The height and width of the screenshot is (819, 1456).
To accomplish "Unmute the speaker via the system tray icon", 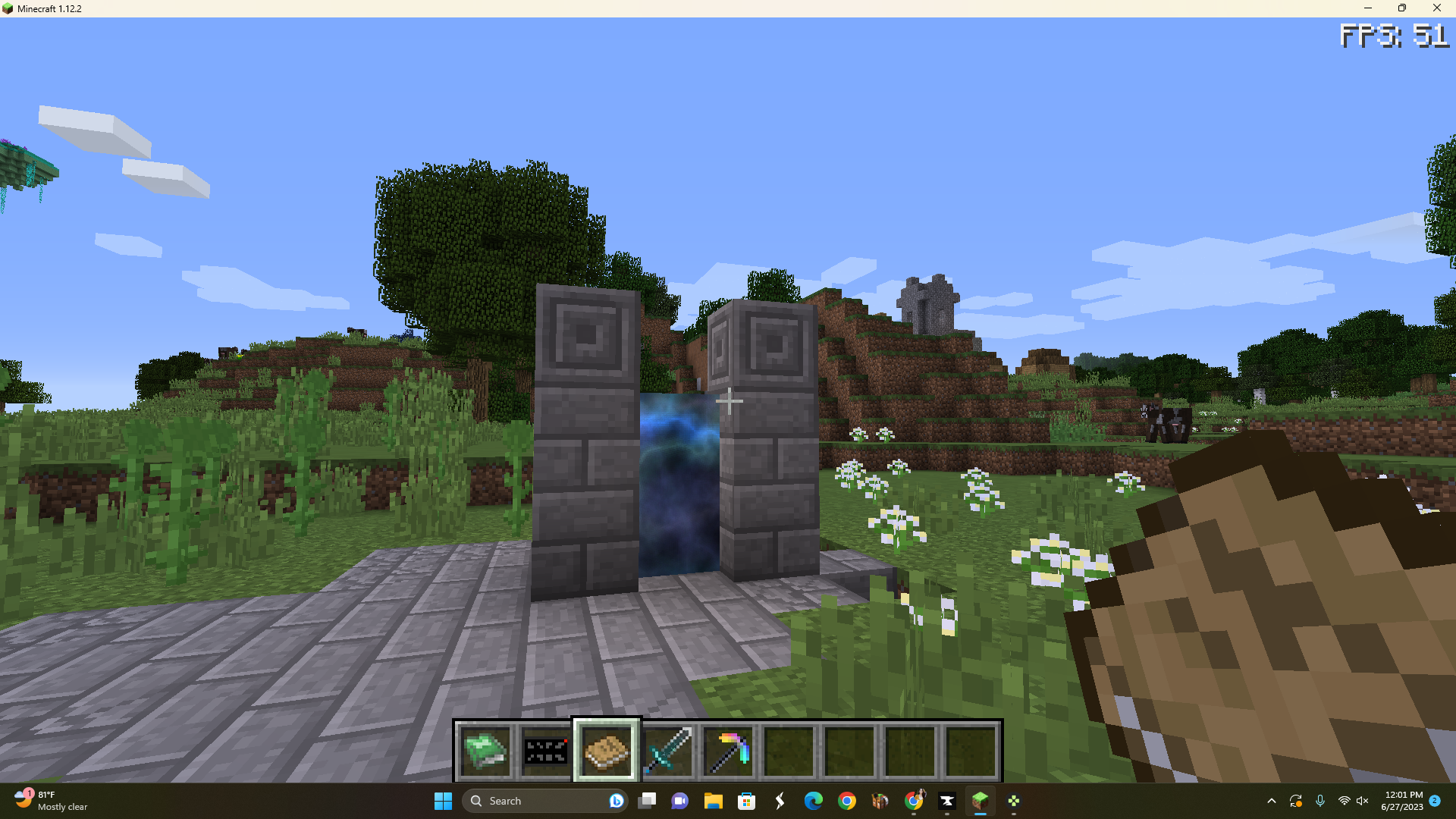I will [x=1363, y=801].
